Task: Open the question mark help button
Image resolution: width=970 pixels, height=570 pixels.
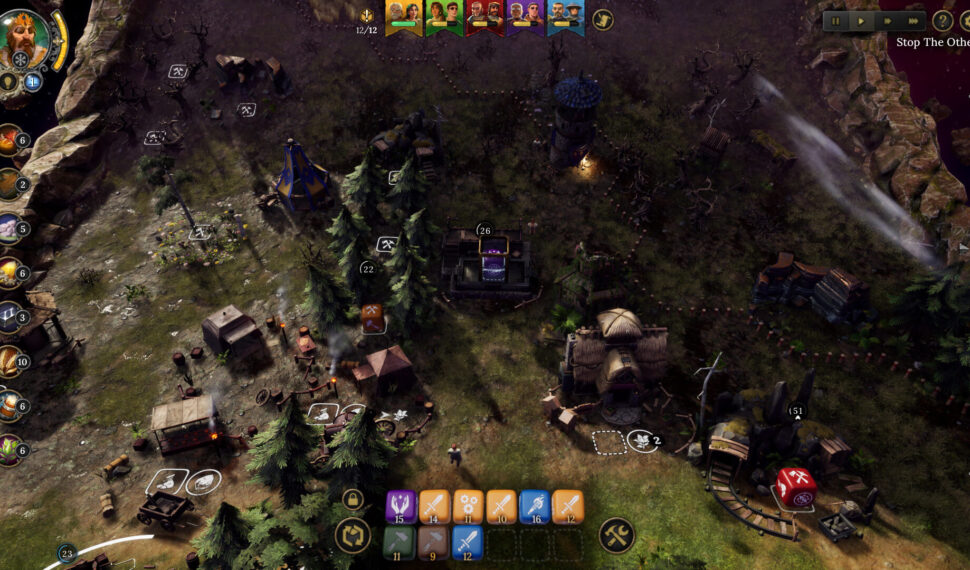Action: tap(942, 20)
